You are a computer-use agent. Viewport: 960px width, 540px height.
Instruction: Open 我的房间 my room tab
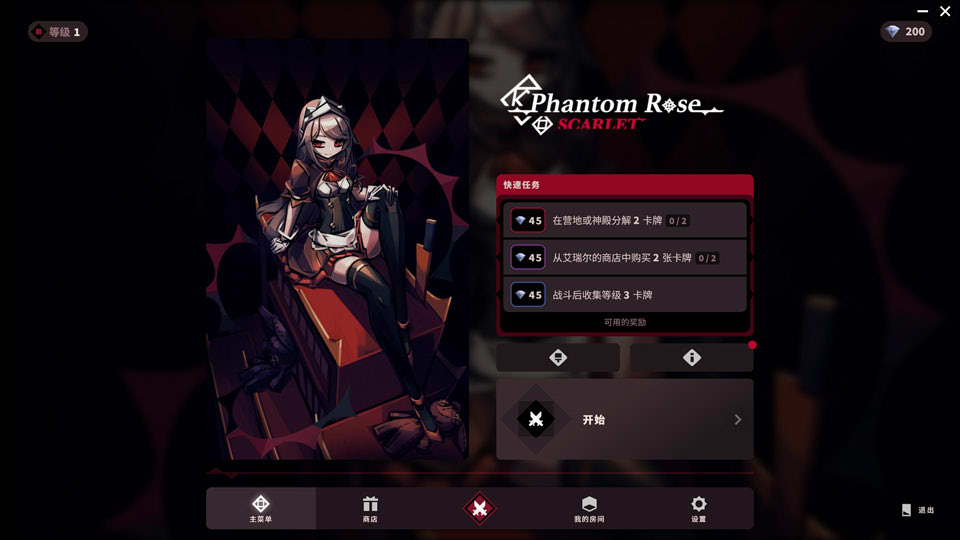point(589,509)
